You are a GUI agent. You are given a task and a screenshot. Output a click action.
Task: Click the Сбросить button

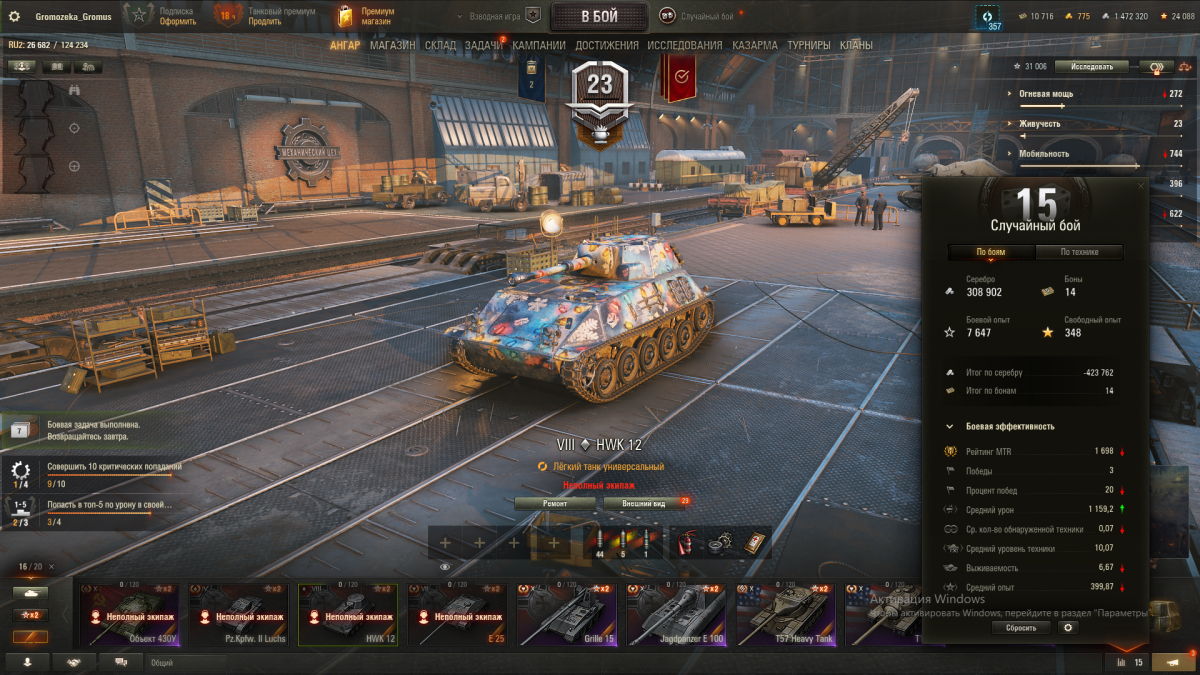tap(1021, 628)
